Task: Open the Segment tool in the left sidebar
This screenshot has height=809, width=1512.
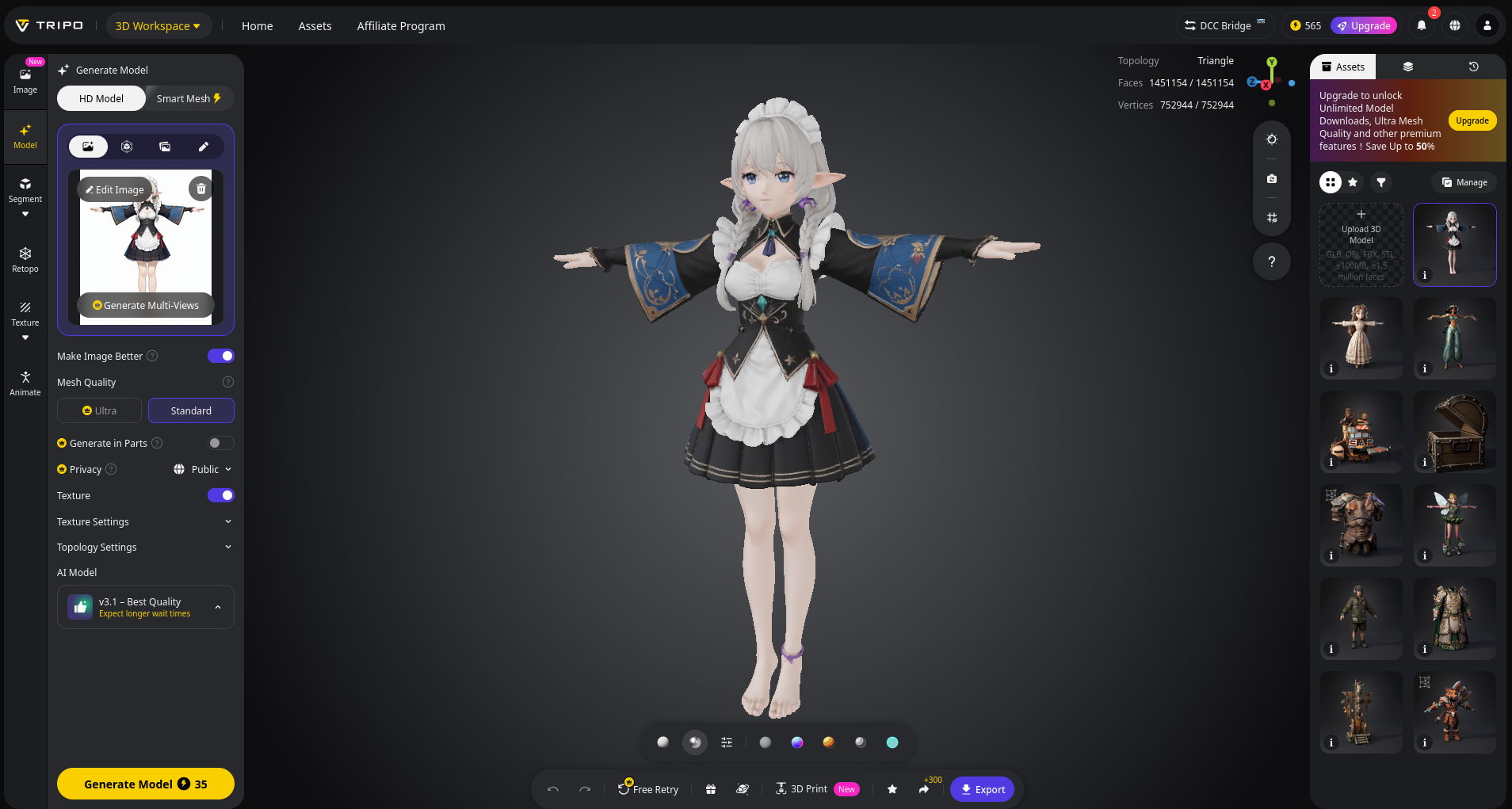Action: point(25,190)
